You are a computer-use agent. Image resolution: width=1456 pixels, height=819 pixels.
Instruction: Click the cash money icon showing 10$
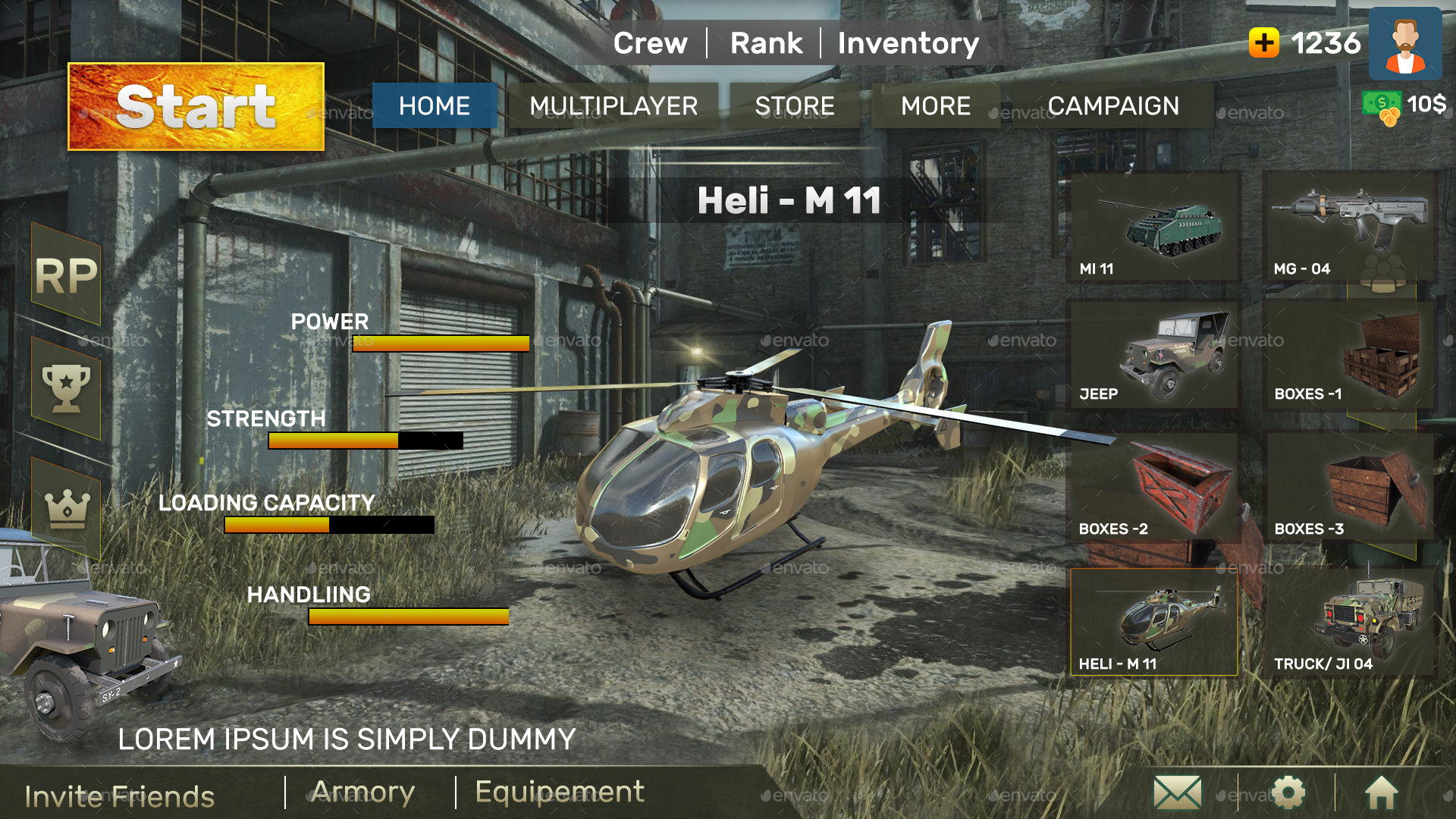click(1380, 104)
